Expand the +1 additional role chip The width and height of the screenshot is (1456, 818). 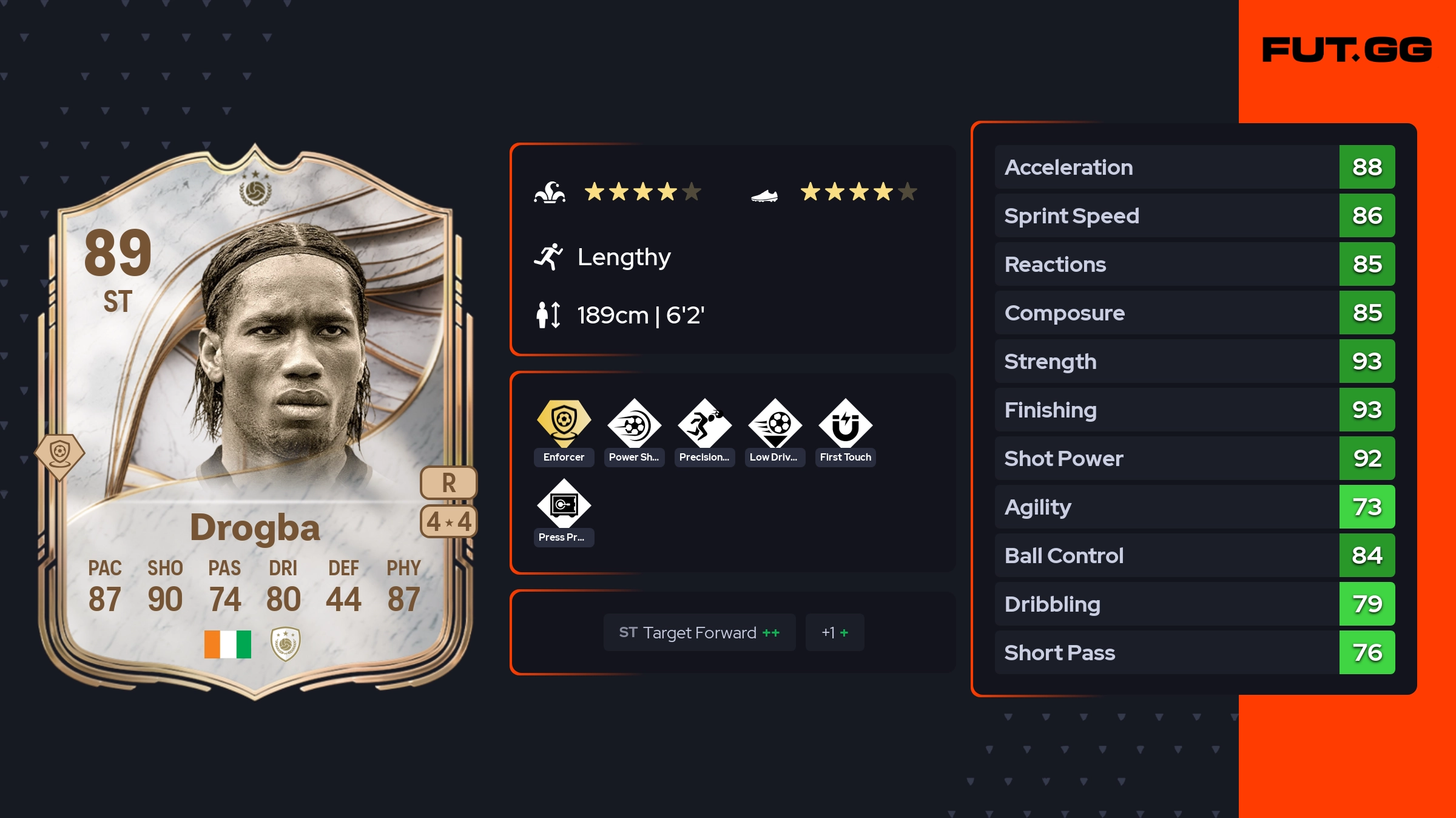pos(835,632)
